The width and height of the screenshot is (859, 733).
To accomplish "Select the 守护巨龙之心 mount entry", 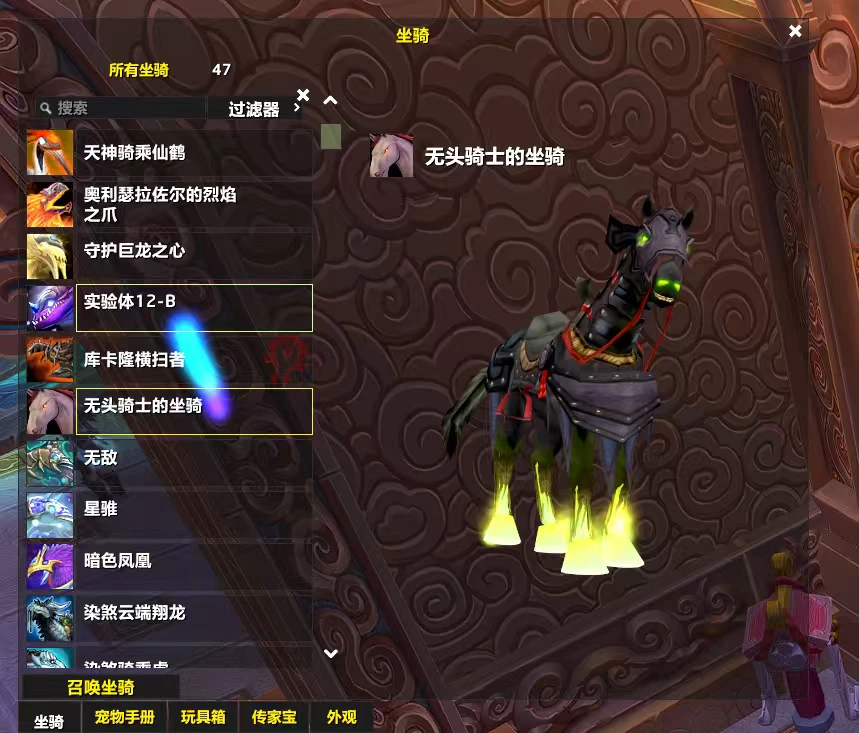I will click(x=170, y=250).
